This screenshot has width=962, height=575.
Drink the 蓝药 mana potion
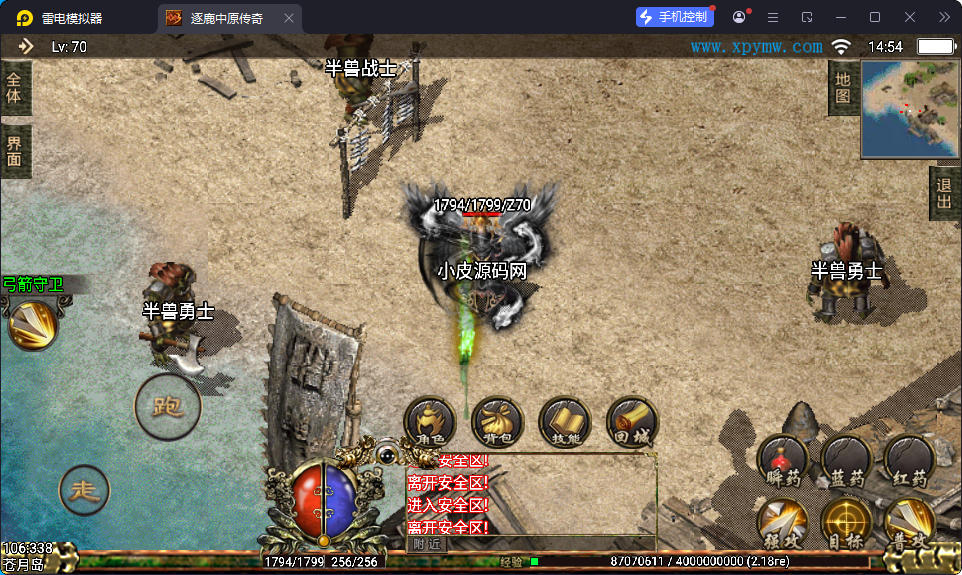pos(846,460)
